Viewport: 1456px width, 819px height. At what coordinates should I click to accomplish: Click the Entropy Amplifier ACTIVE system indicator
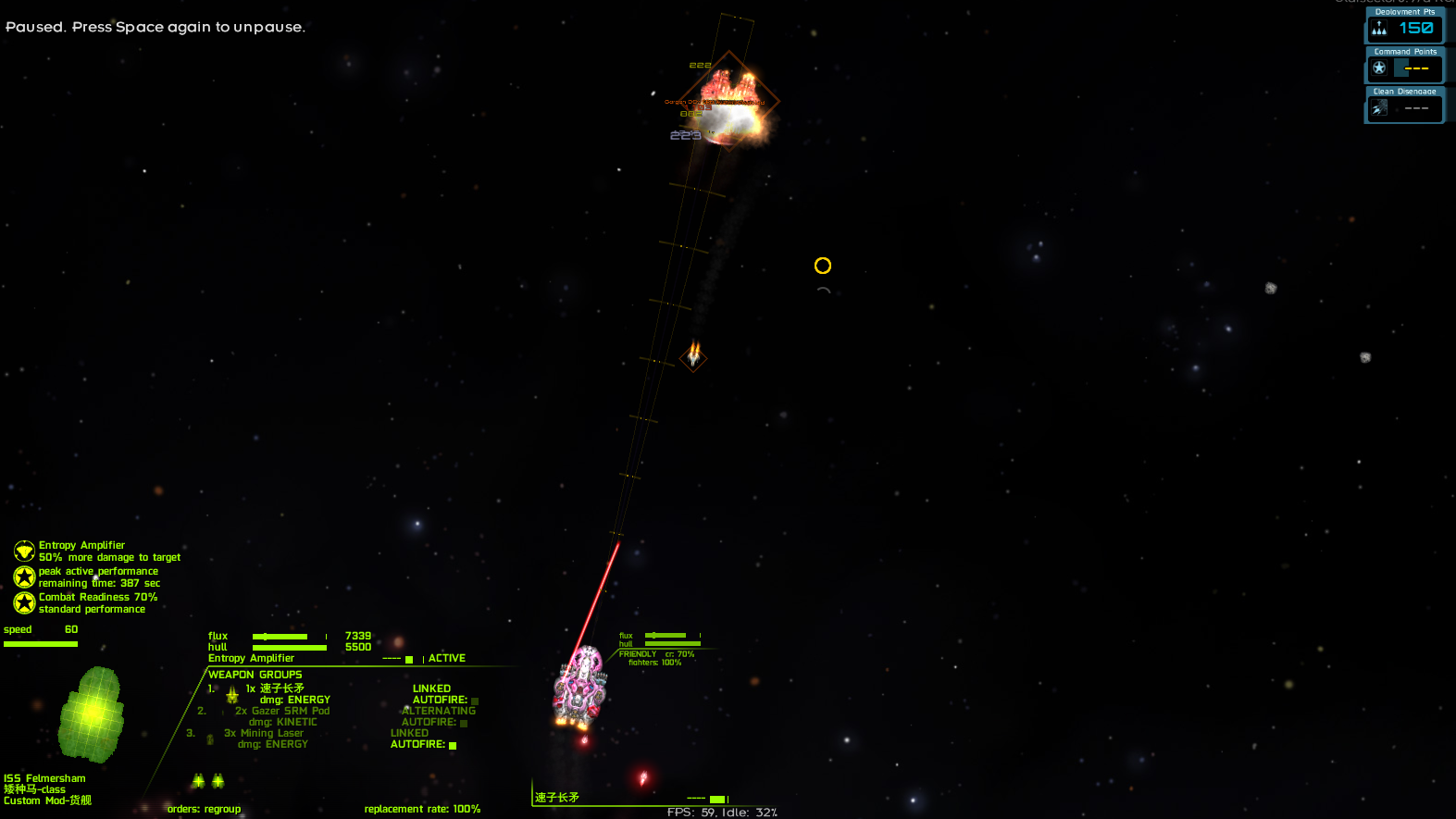click(446, 659)
